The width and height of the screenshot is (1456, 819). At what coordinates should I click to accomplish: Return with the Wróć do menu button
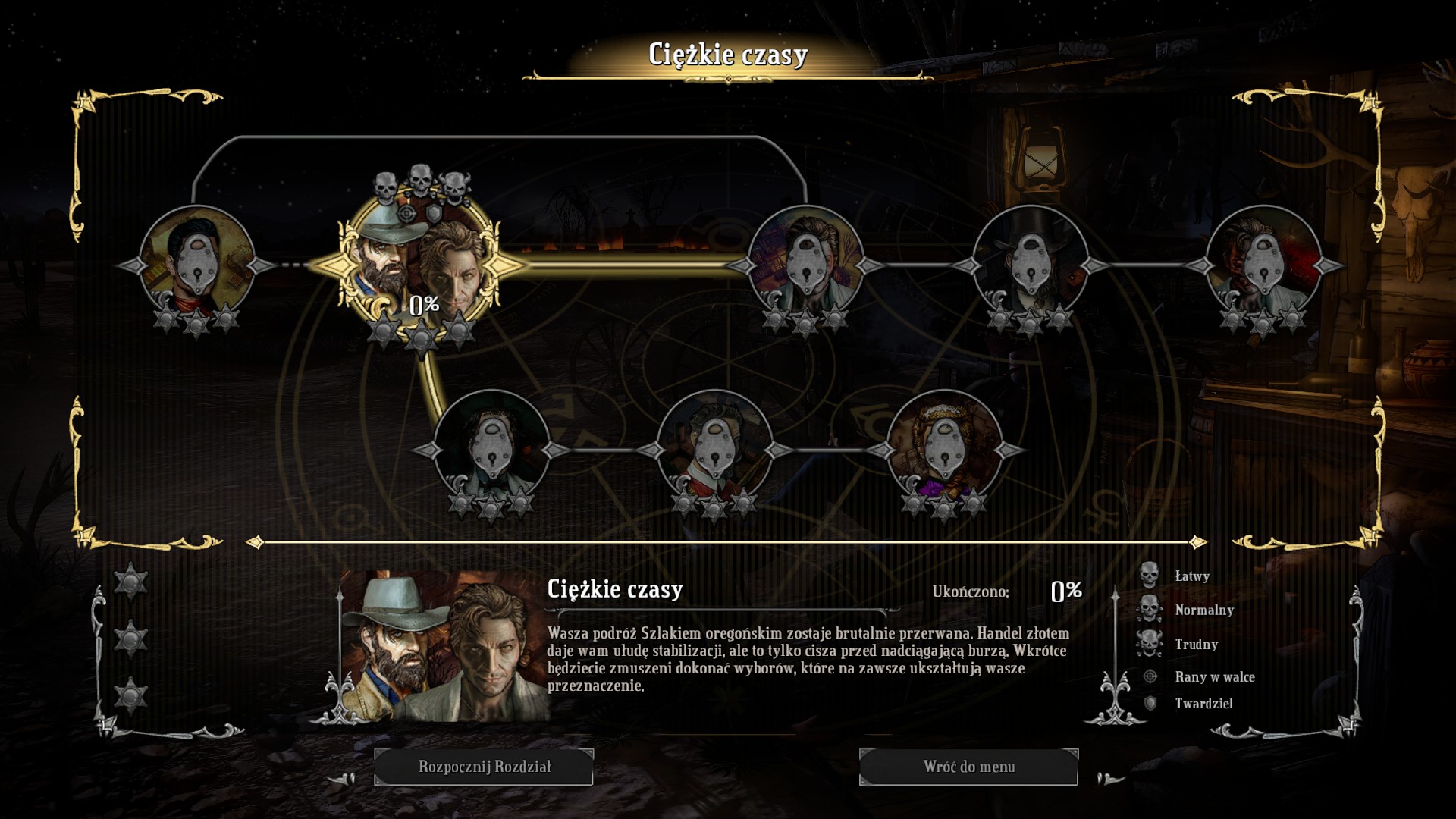(x=968, y=767)
